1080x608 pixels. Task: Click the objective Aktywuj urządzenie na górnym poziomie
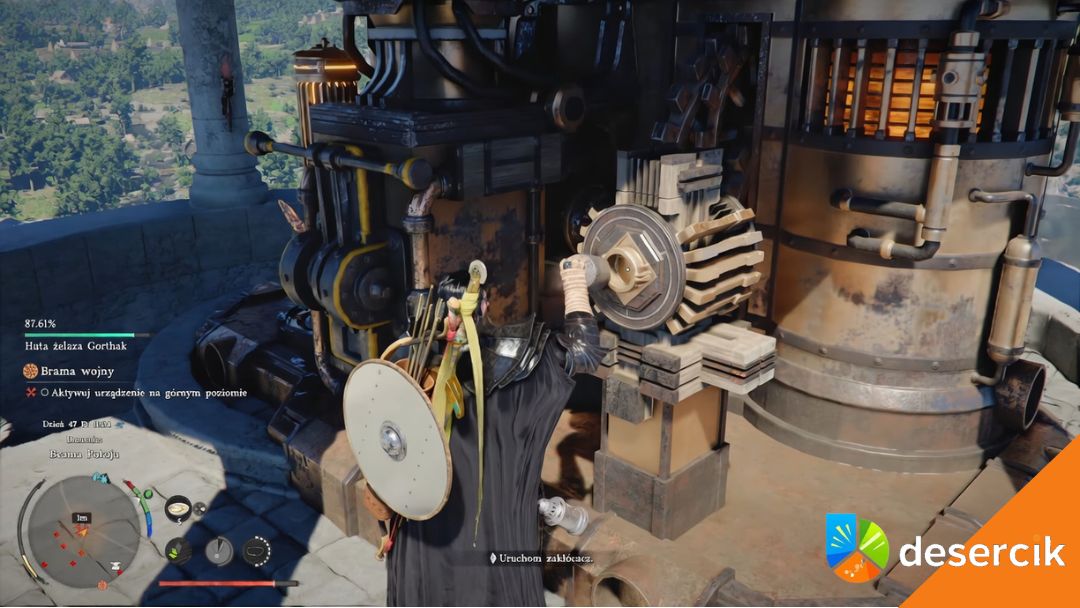coord(140,393)
